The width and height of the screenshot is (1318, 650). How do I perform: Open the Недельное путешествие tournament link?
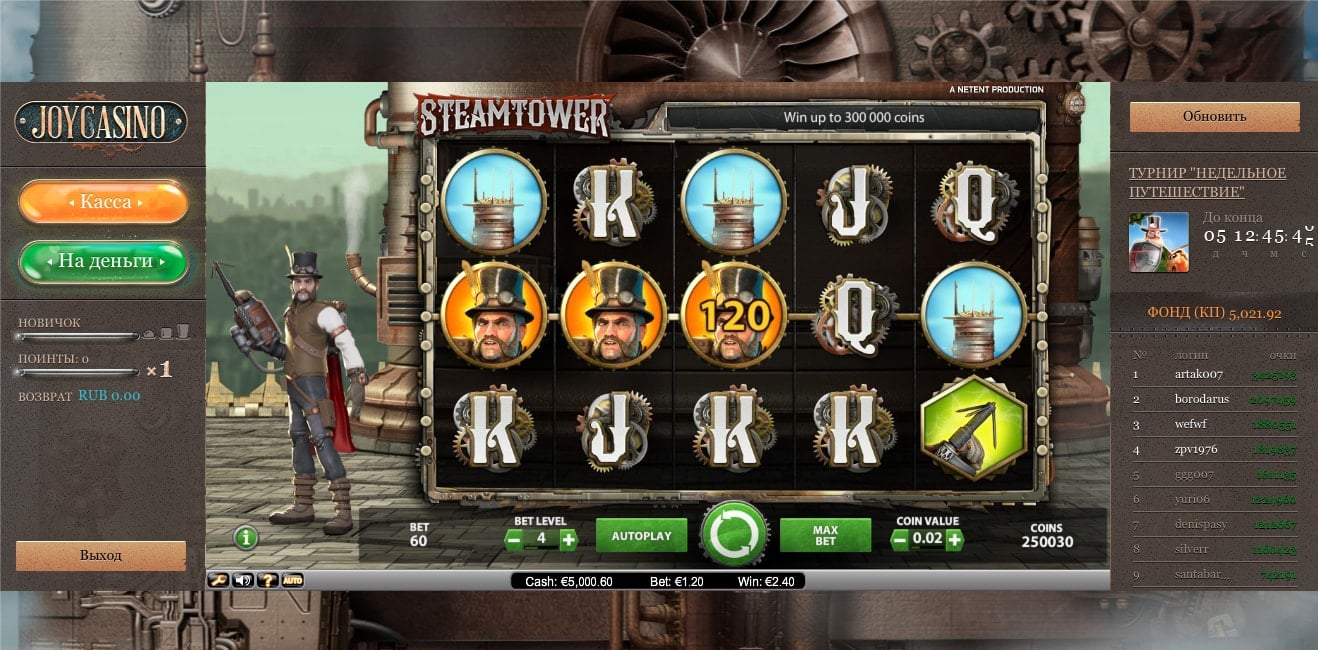[x=1207, y=182]
